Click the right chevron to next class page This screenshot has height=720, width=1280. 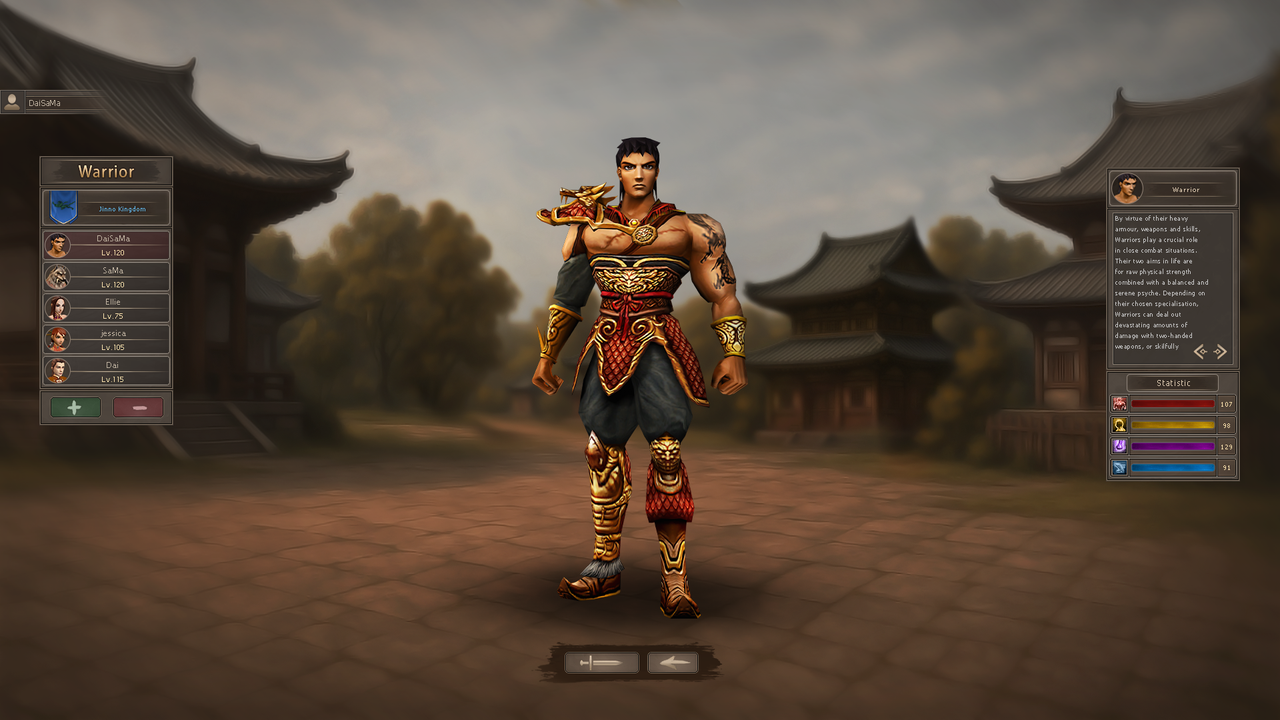(x=1221, y=351)
